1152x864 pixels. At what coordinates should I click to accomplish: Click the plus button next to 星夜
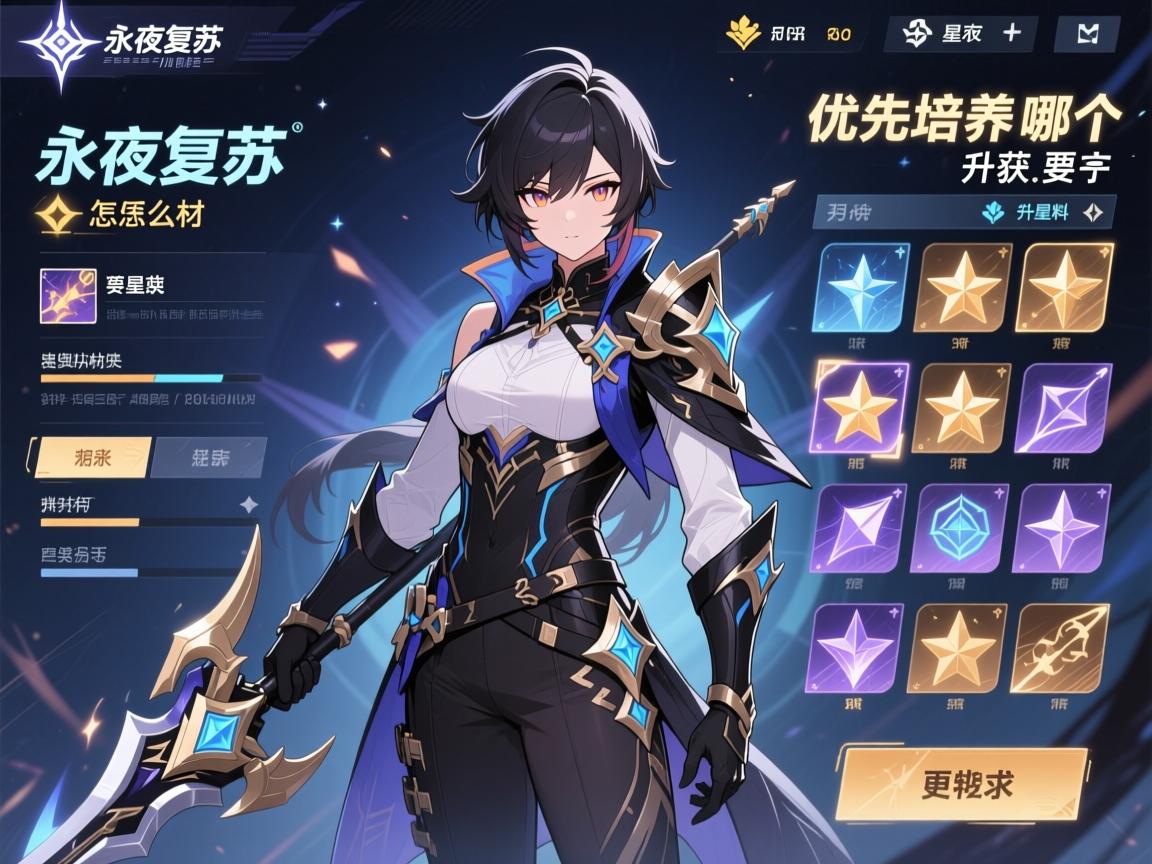pyautogui.click(x=1011, y=33)
